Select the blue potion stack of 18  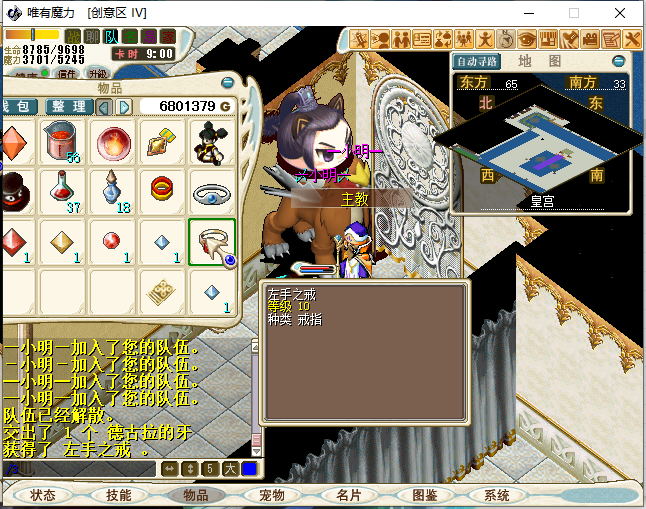[x=113, y=191]
